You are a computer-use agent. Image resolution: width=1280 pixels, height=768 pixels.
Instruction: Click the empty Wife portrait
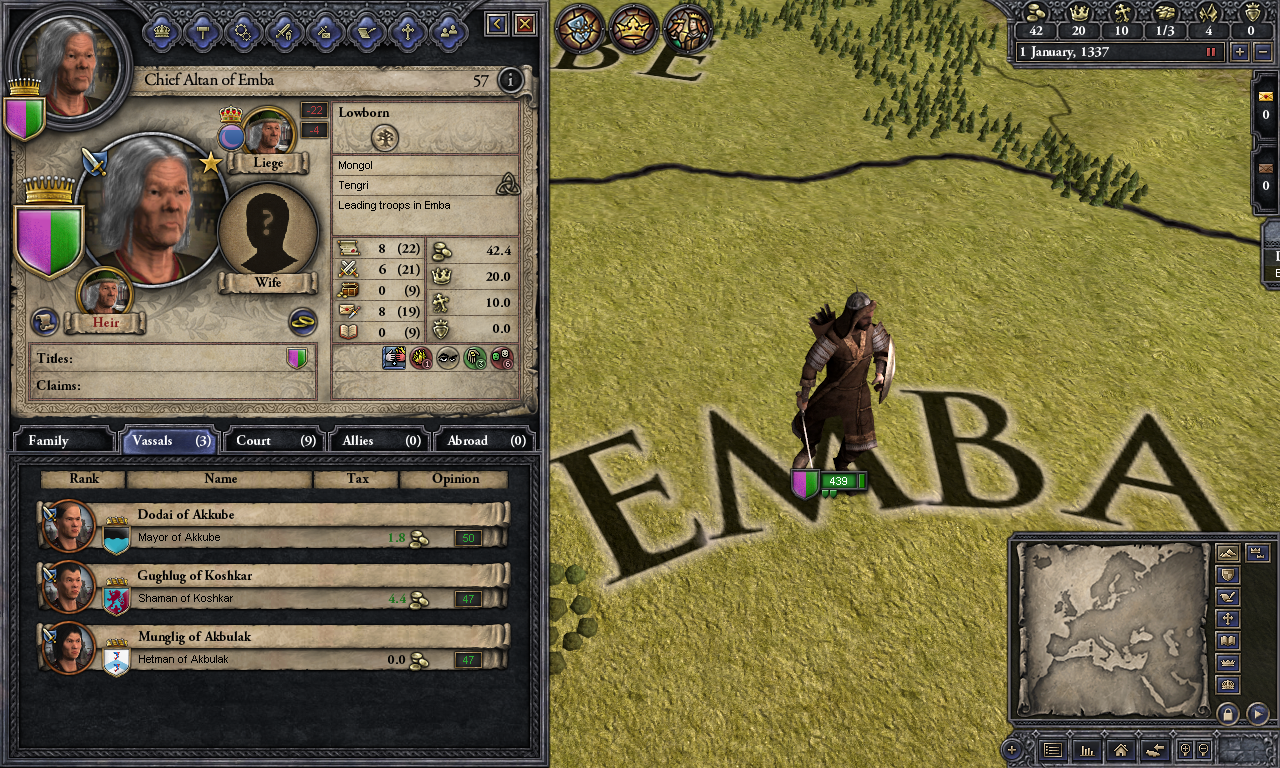pos(267,231)
